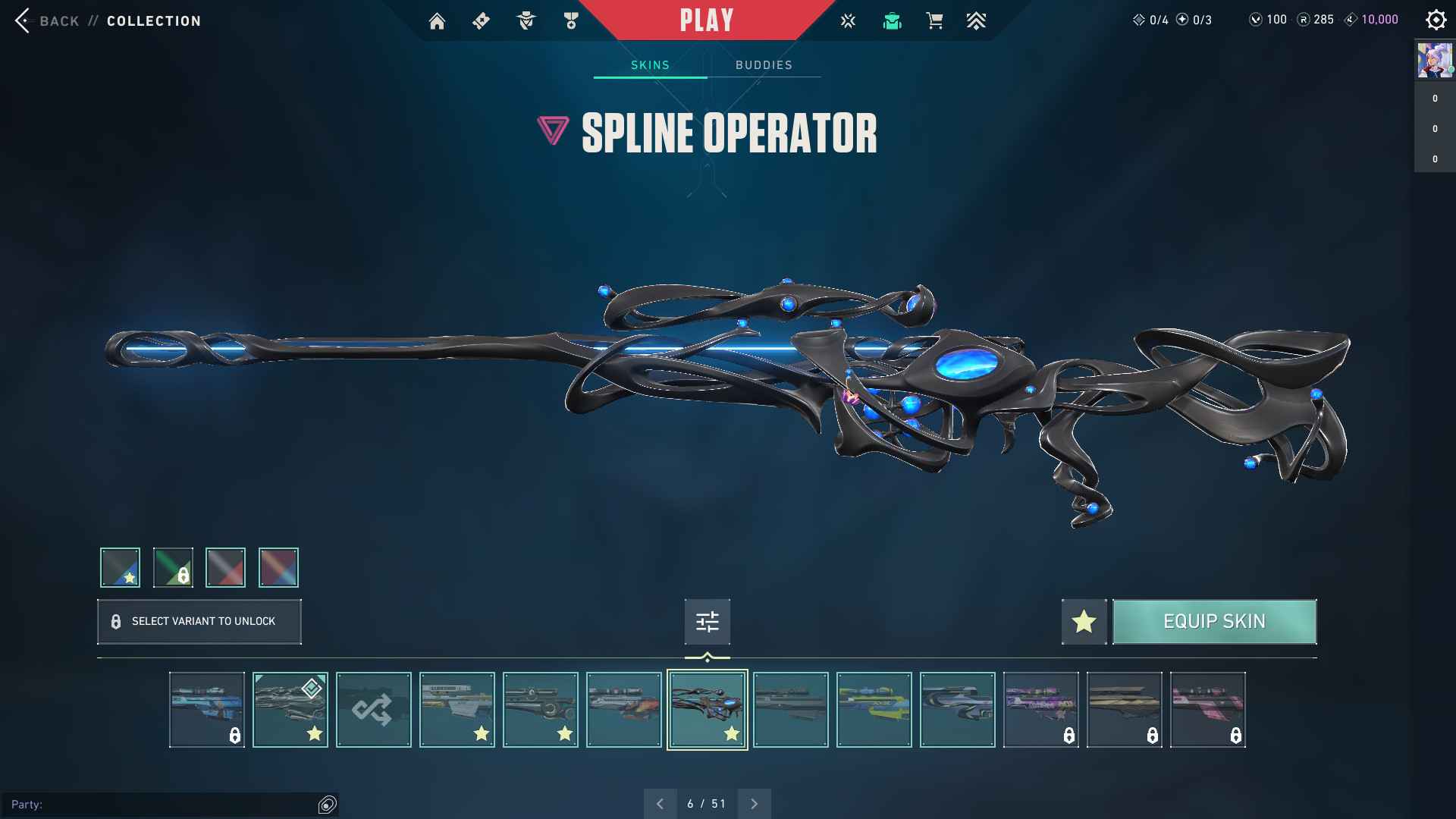The width and height of the screenshot is (1456, 819).
Task: Click Select Variant to Unlock button
Action: [199, 622]
